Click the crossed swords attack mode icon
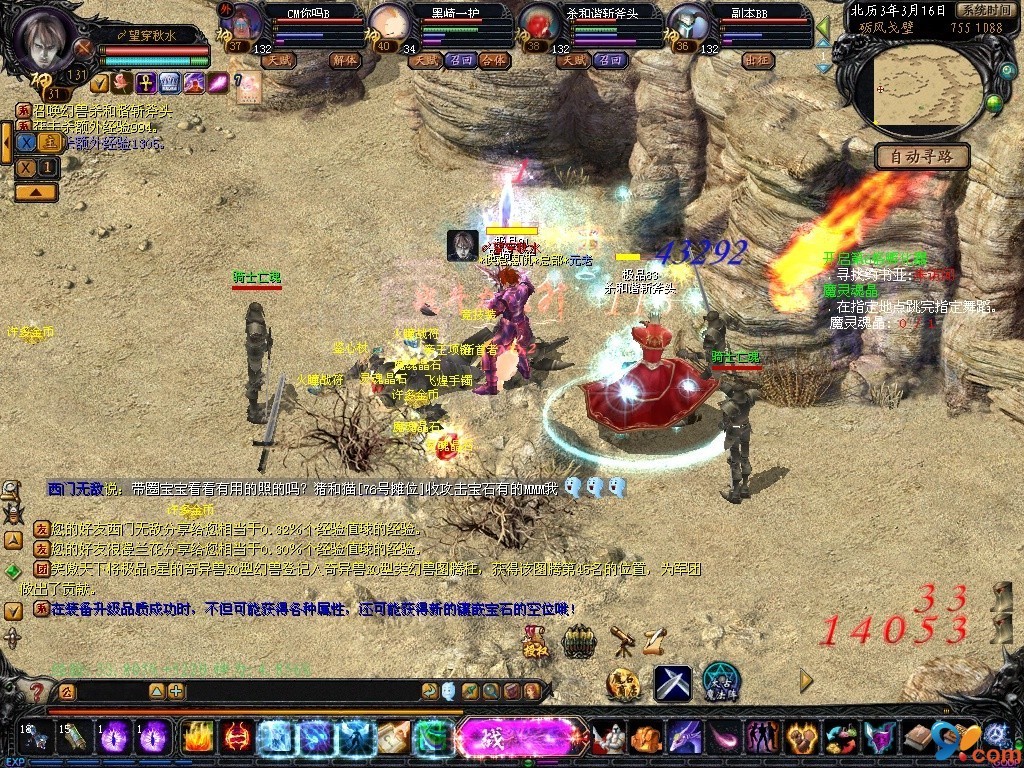Viewport: 1024px width, 768px height. pyautogui.click(x=673, y=683)
